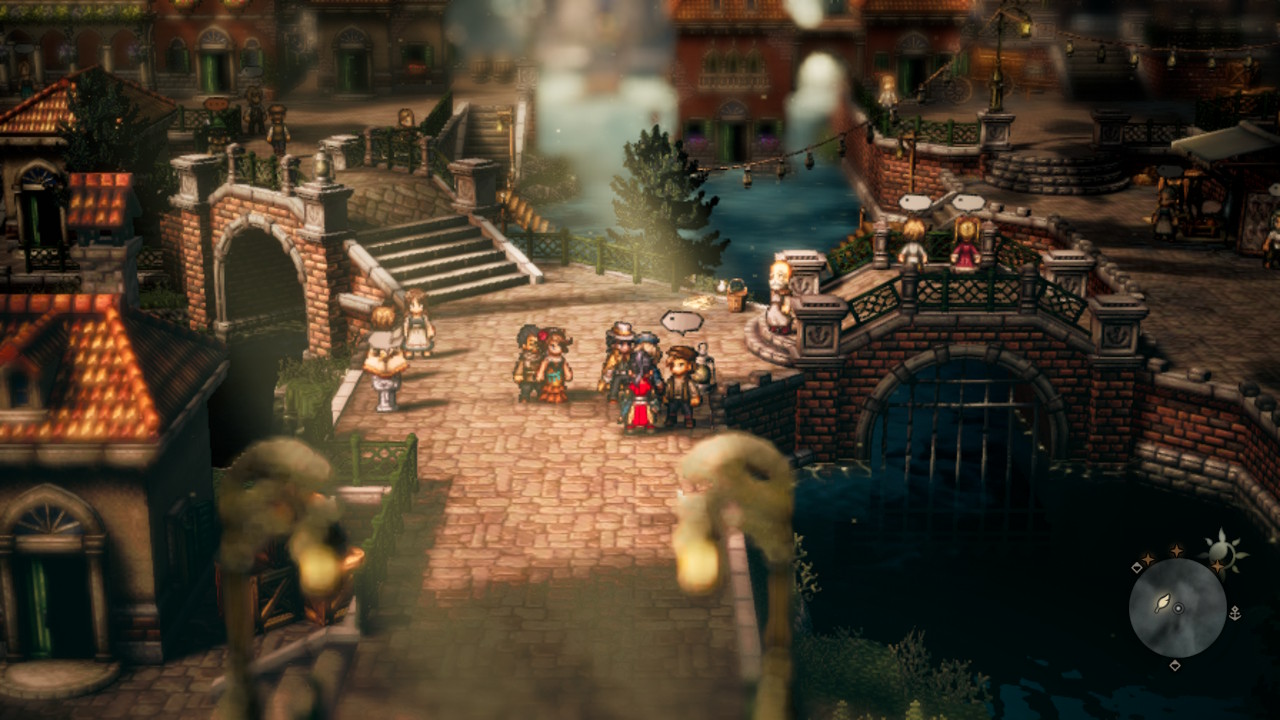Click the sparkle northeast of the minimap circle
The width and height of the screenshot is (1280, 720).
pyautogui.click(x=1218, y=566)
